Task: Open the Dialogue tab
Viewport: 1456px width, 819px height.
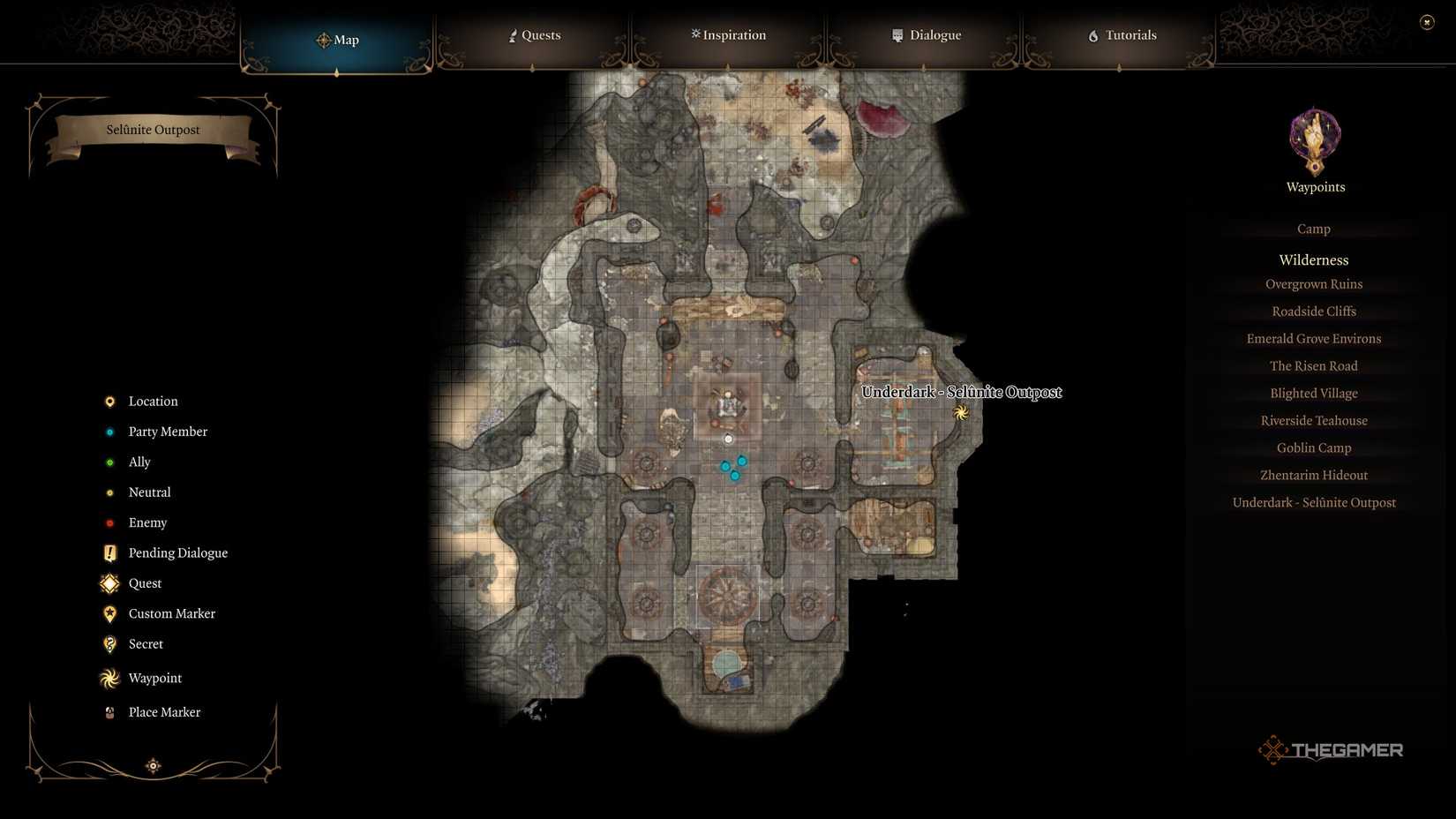Action: point(926,35)
